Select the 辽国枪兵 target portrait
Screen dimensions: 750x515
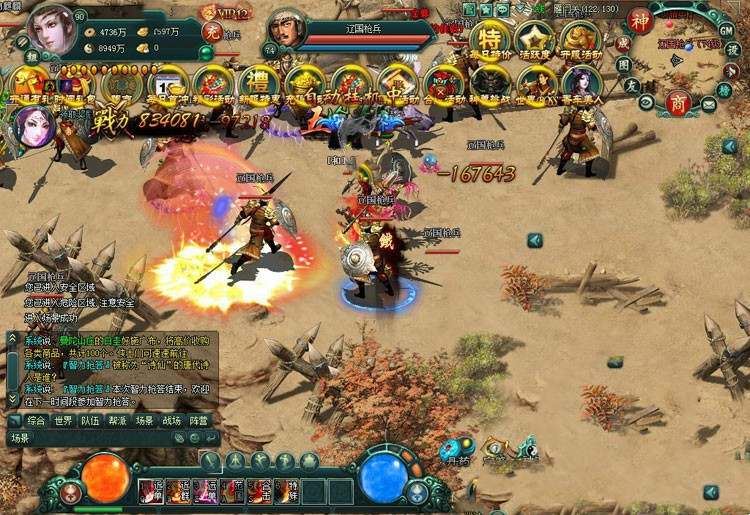coord(288,30)
